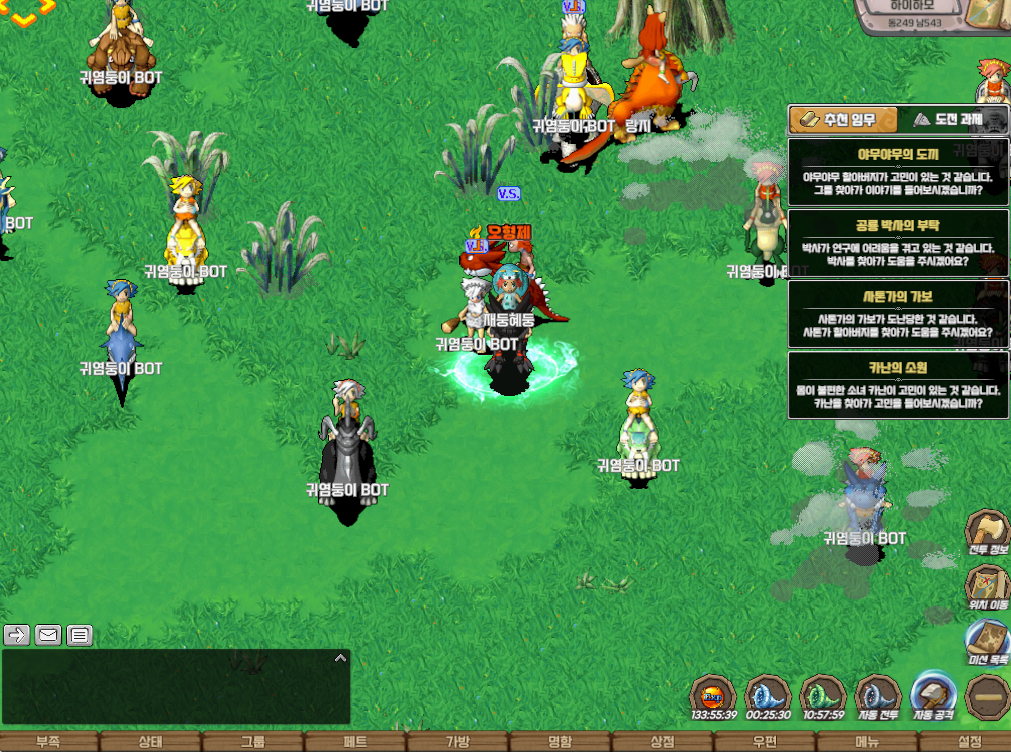Open the 페트 pet menu
Screen dimensions: 1011x752
(x=355, y=741)
